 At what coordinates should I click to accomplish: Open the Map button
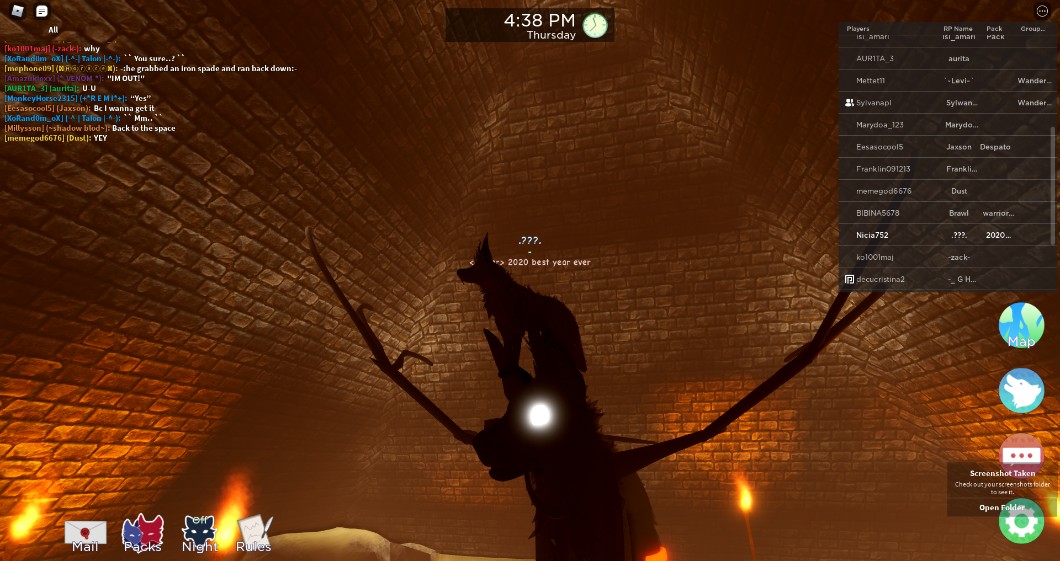pyautogui.click(x=1021, y=326)
